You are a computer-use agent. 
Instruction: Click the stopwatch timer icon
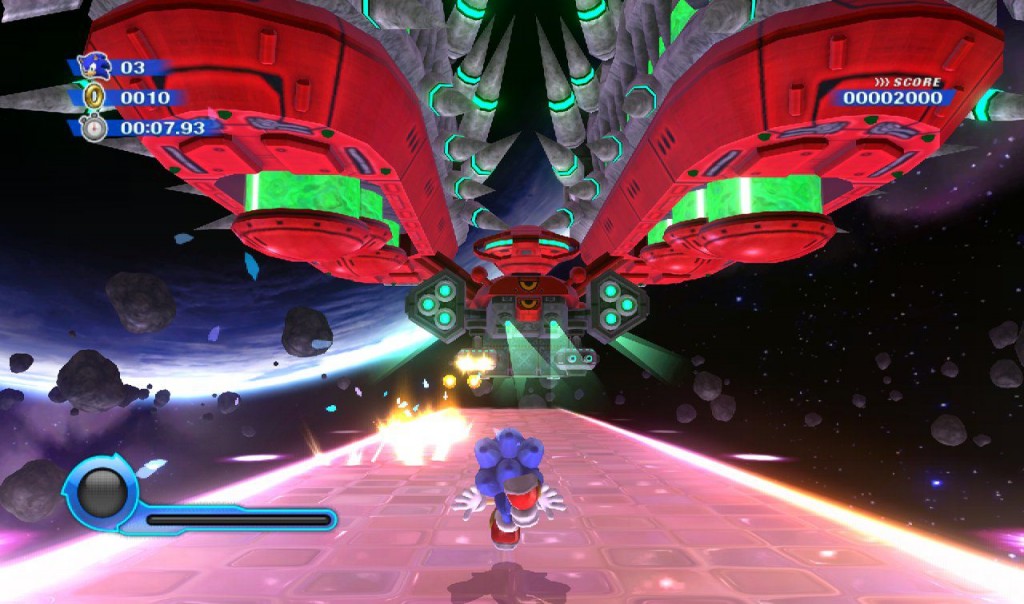(94, 128)
